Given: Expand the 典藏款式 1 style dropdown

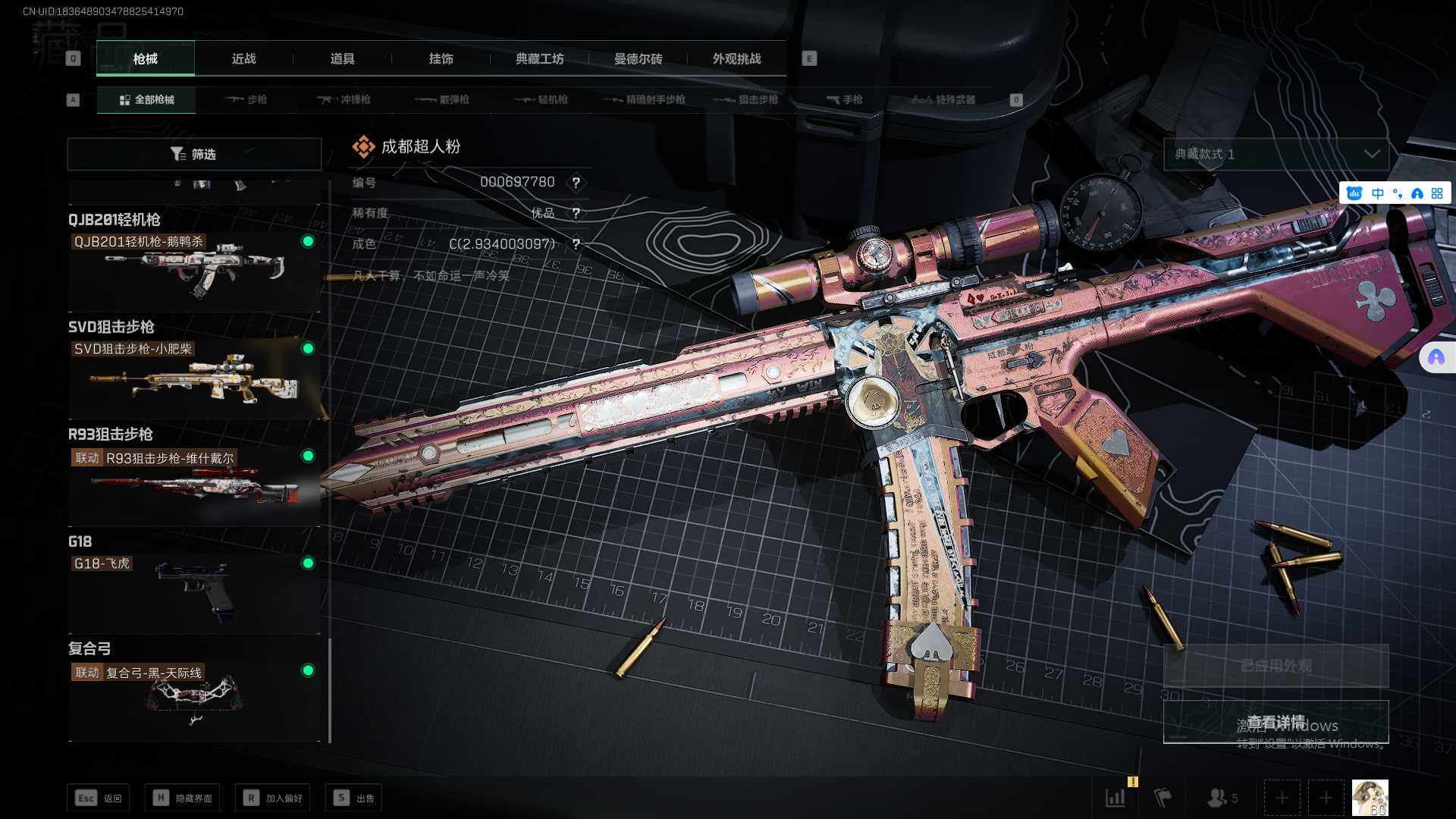Looking at the screenshot, I should tap(1276, 154).
